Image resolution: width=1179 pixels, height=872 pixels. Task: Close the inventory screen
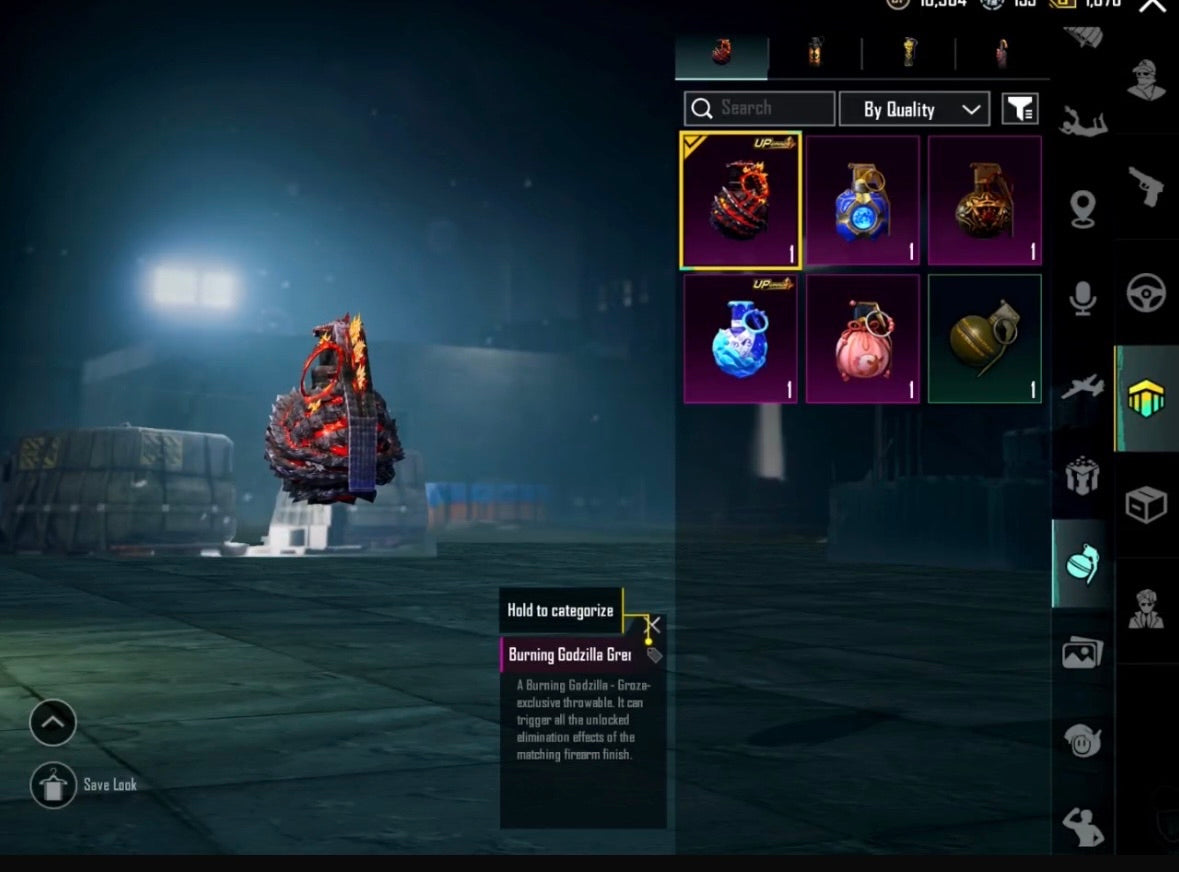[x=1152, y=6]
